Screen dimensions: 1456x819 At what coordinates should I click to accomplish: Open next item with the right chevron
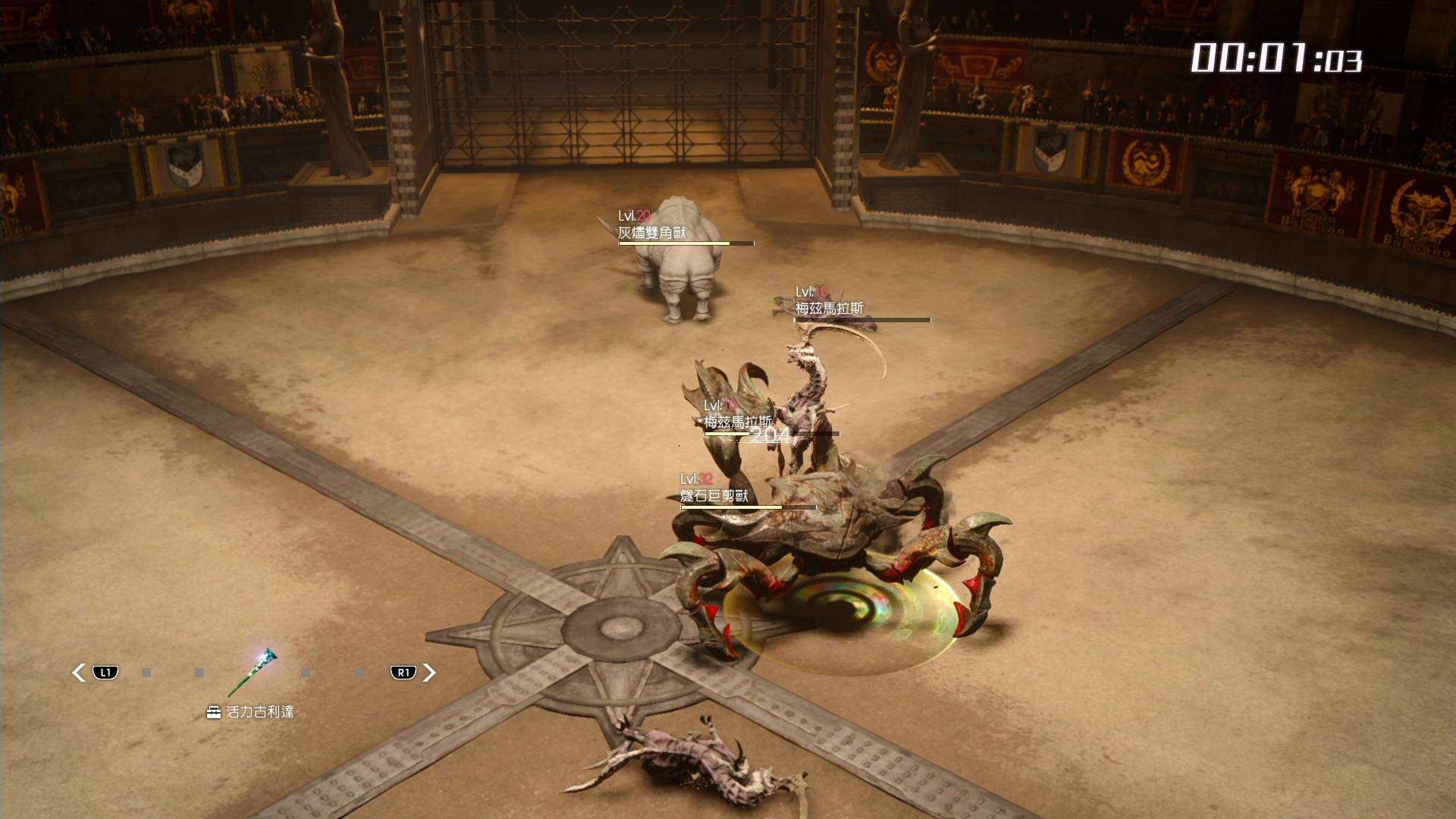click(x=429, y=672)
